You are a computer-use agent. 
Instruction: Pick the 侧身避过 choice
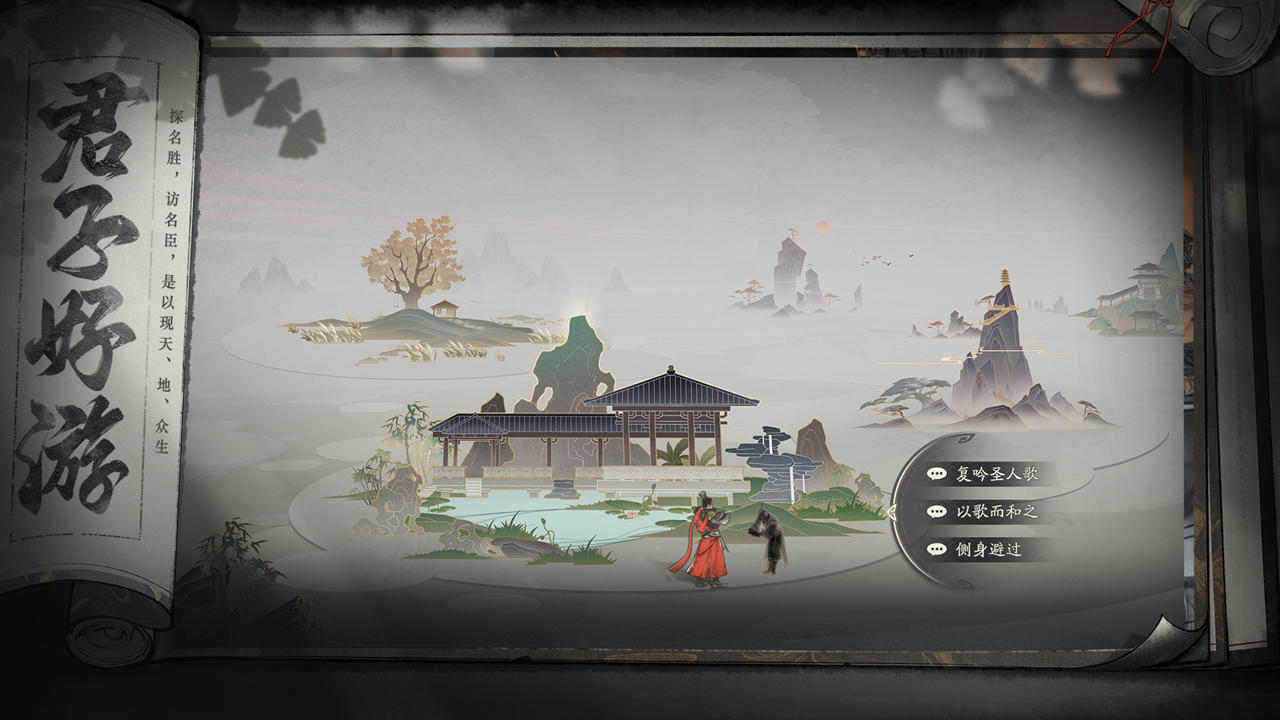[x=988, y=549]
